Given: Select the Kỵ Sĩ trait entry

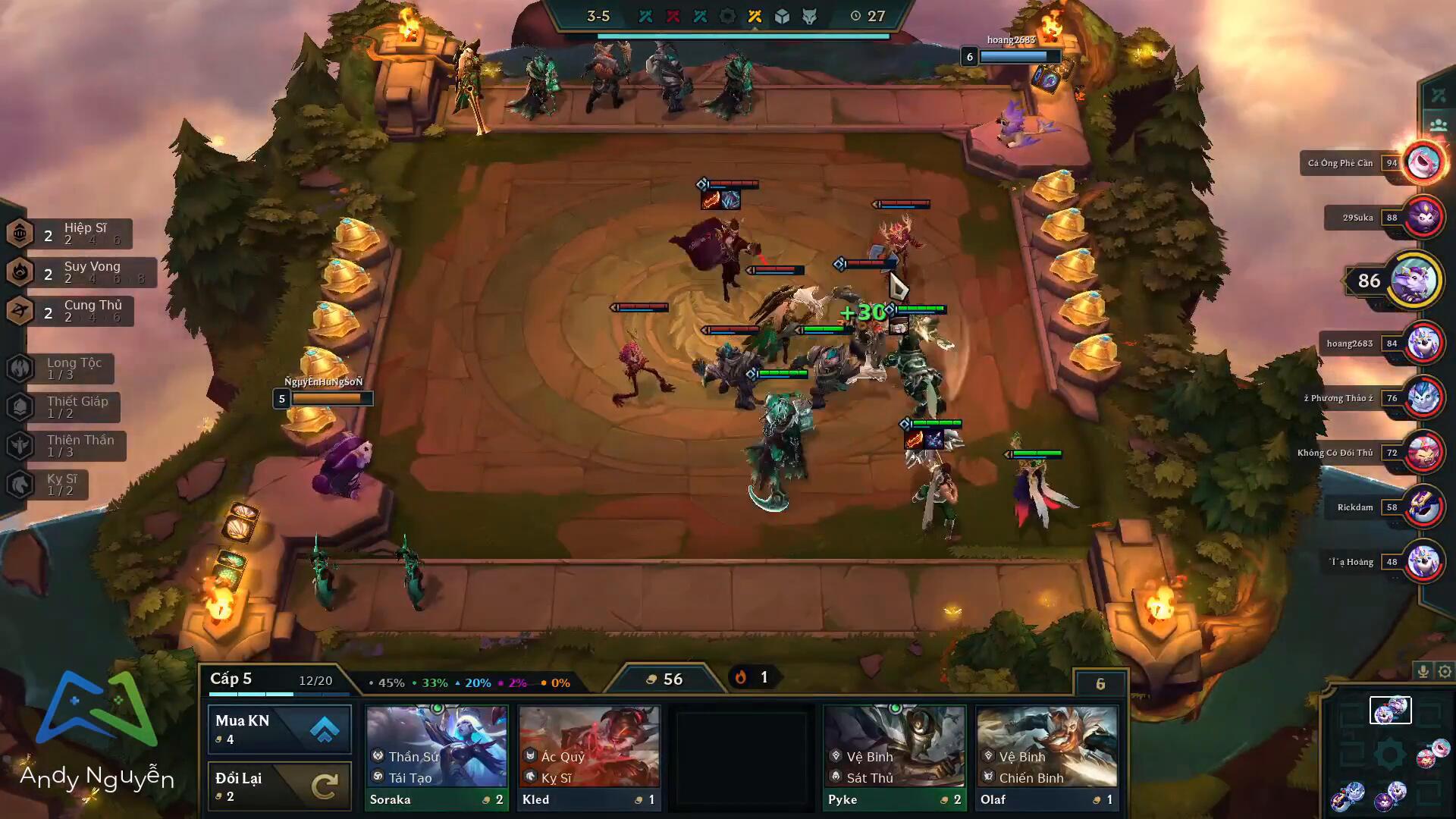Looking at the screenshot, I should pos(48,485).
